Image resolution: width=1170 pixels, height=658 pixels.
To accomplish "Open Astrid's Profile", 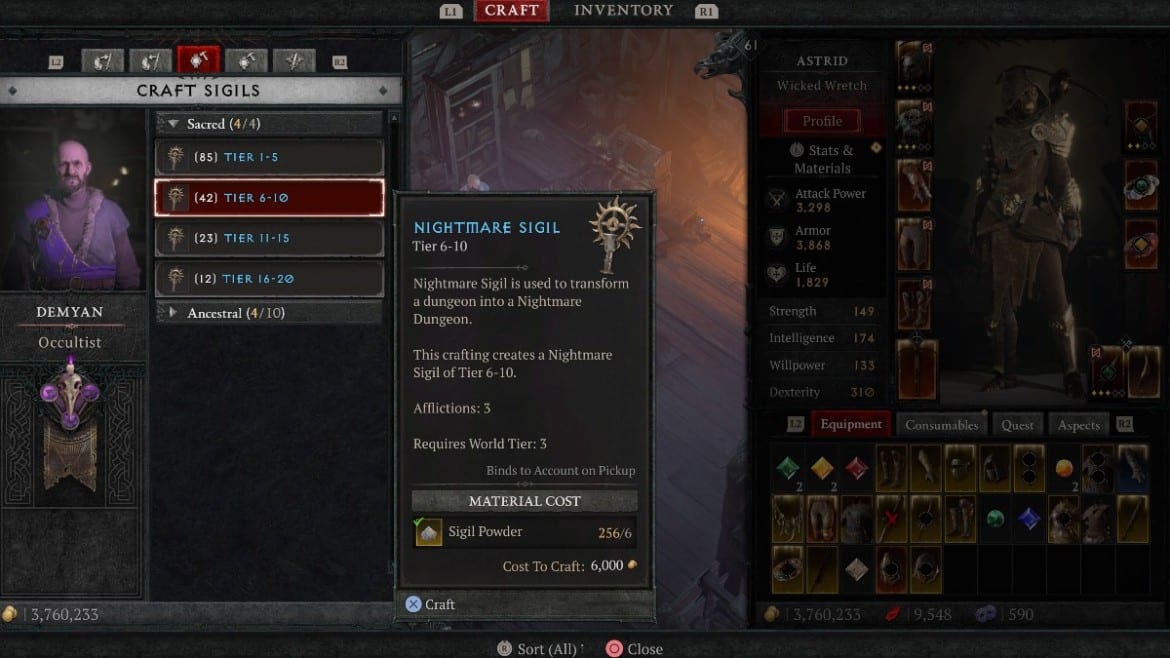I will click(x=822, y=121).
